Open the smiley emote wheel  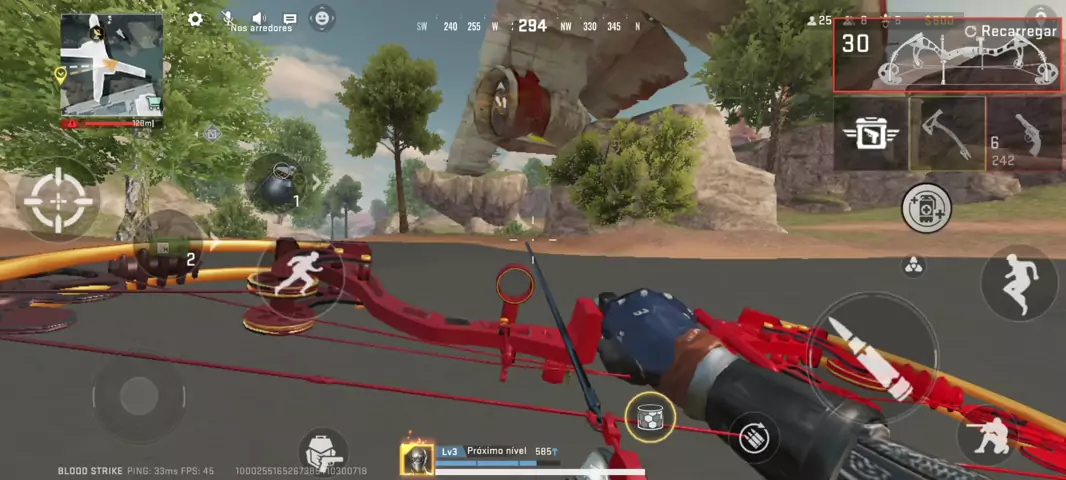(x=322, y=17)
